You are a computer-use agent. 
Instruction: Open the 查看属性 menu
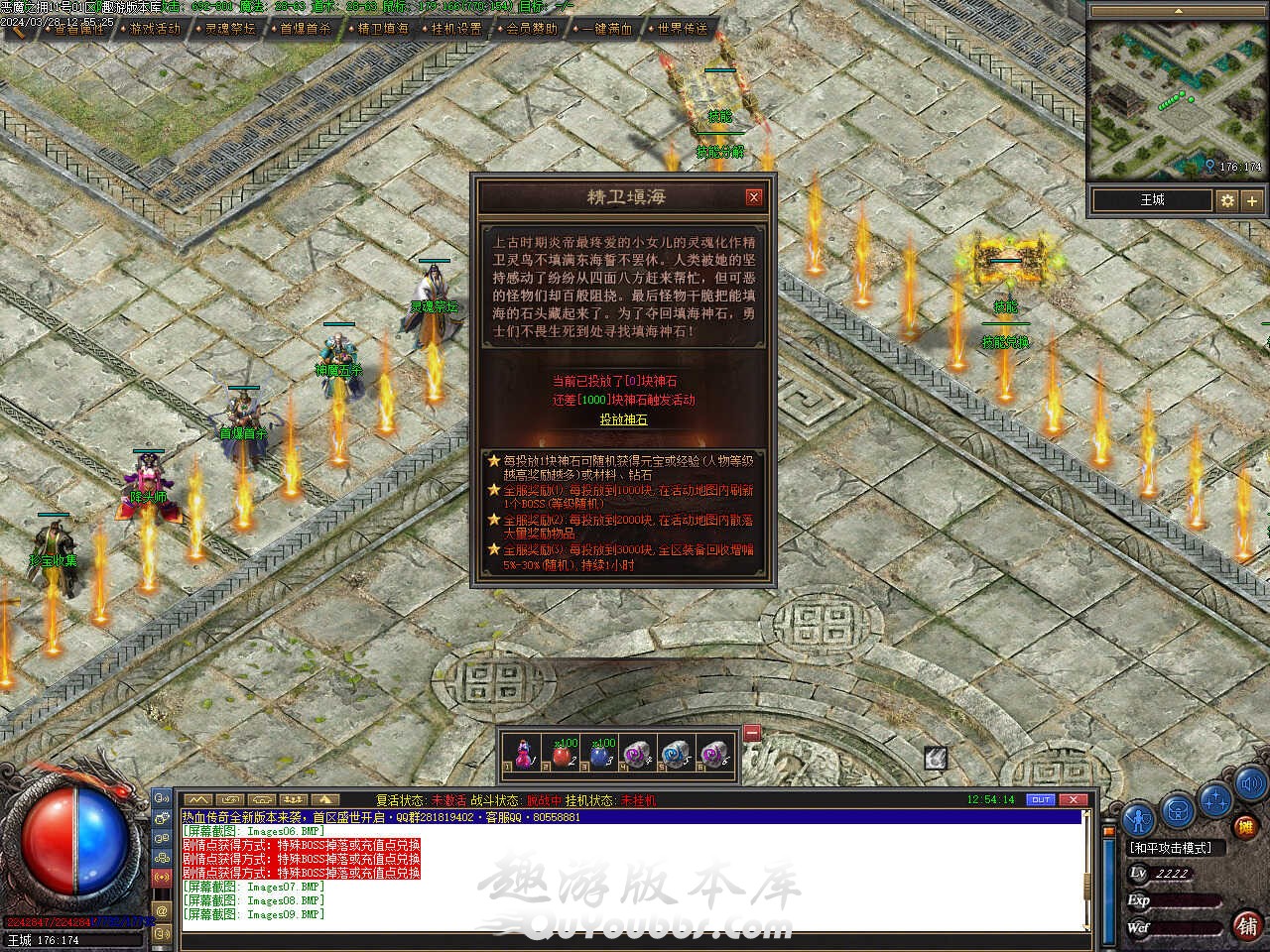tap(78, 29)
